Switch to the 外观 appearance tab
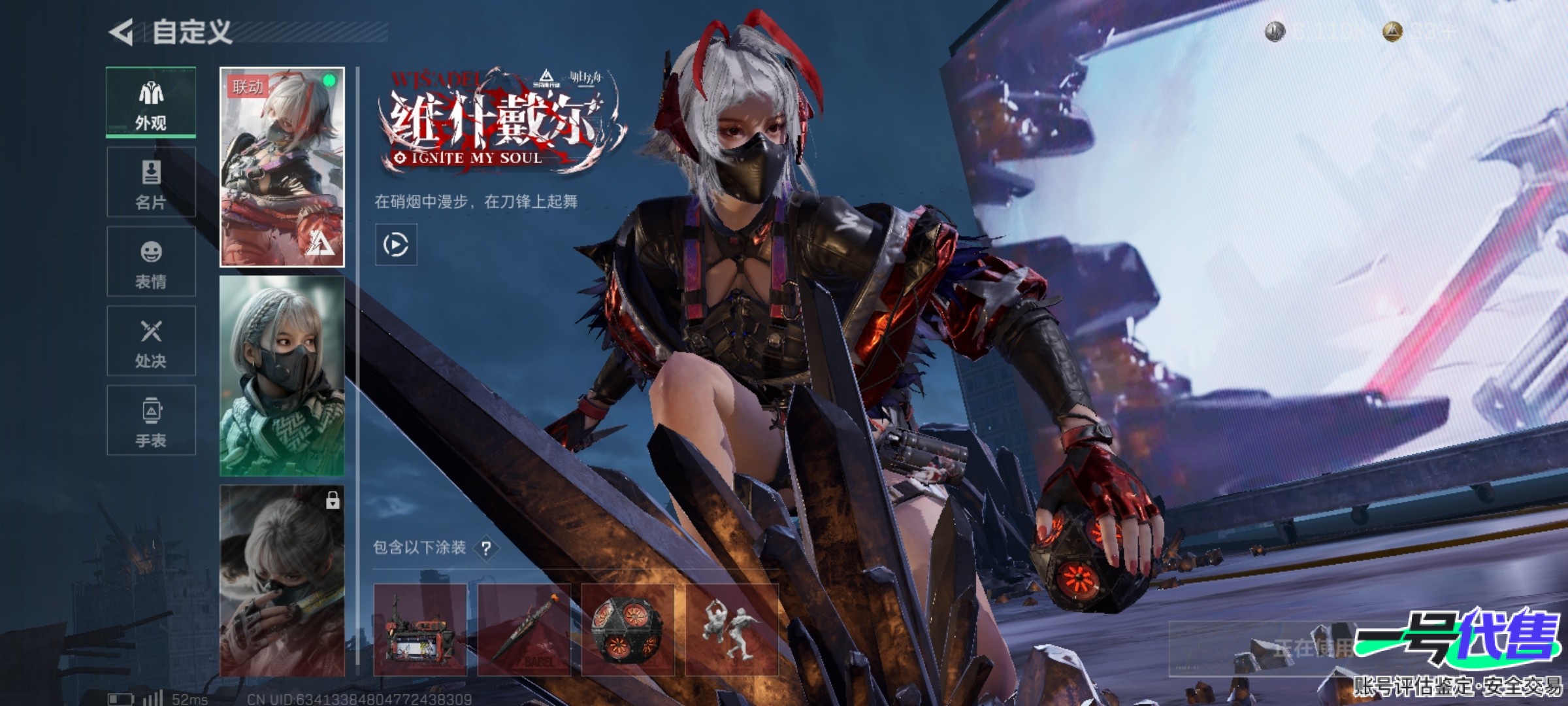Screen dimensions: 1568x706 pos(151,103)
